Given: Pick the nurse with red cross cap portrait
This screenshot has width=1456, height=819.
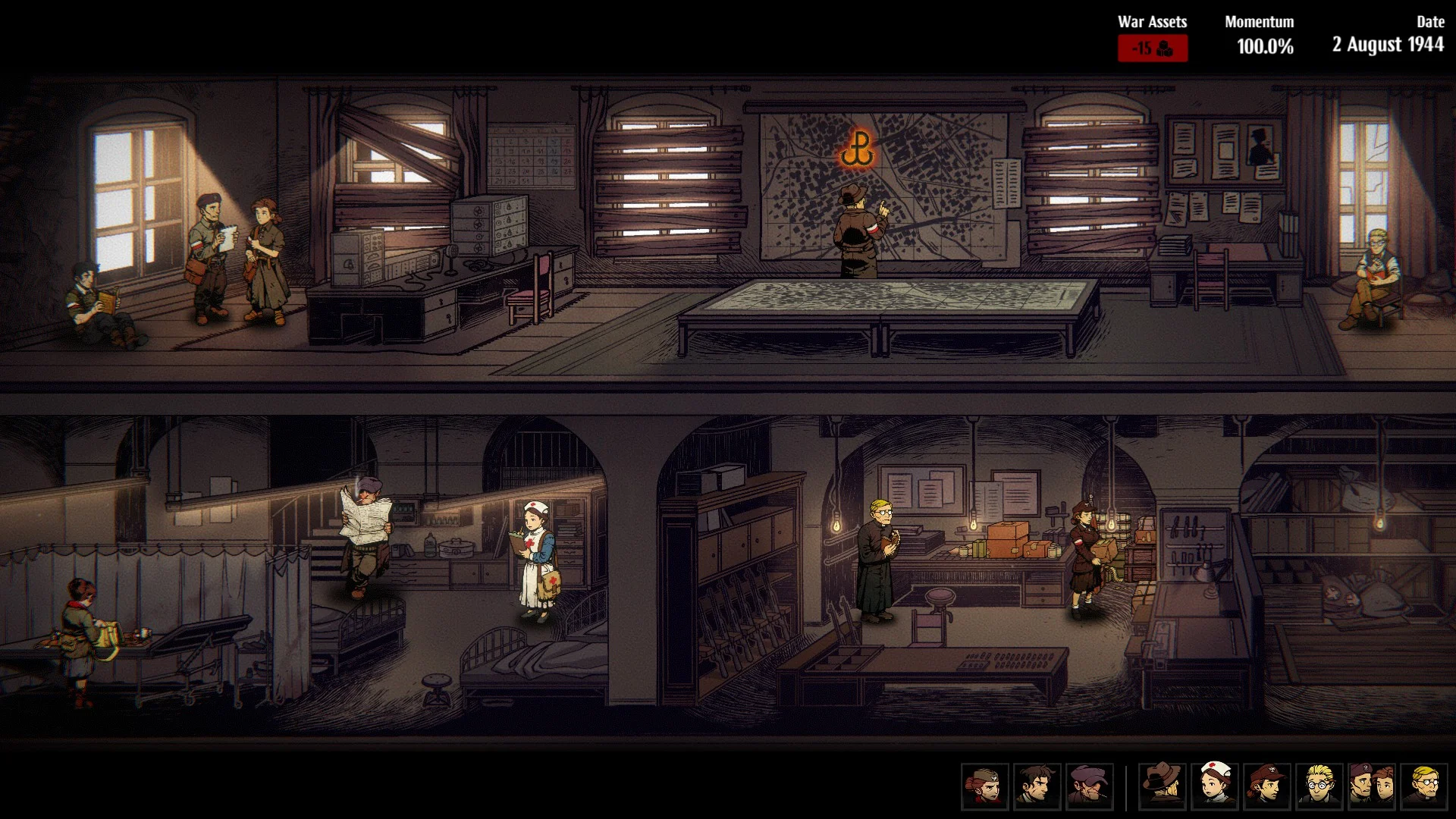Looking at the screenshot, I should 1215,786.
